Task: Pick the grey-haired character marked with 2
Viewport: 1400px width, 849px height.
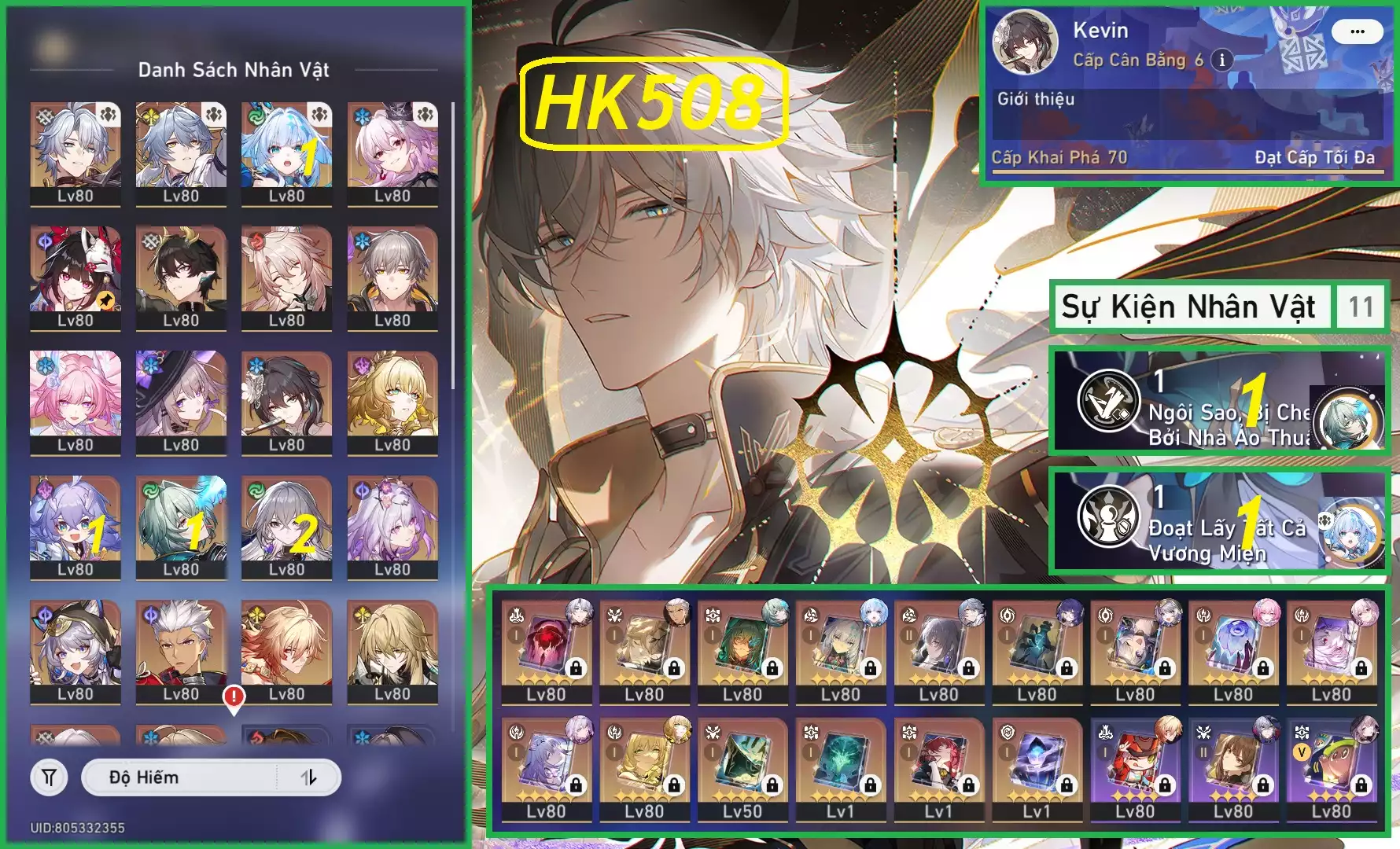Action: point(286,526)
